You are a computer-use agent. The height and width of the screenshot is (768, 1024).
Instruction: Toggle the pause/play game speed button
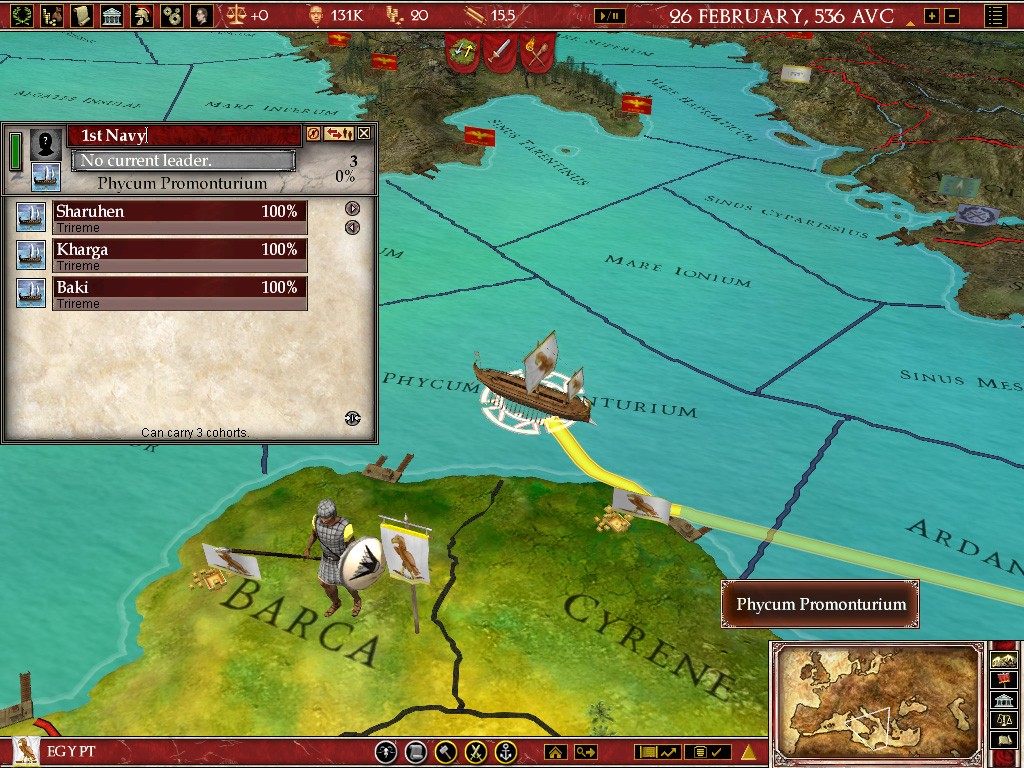609,16
